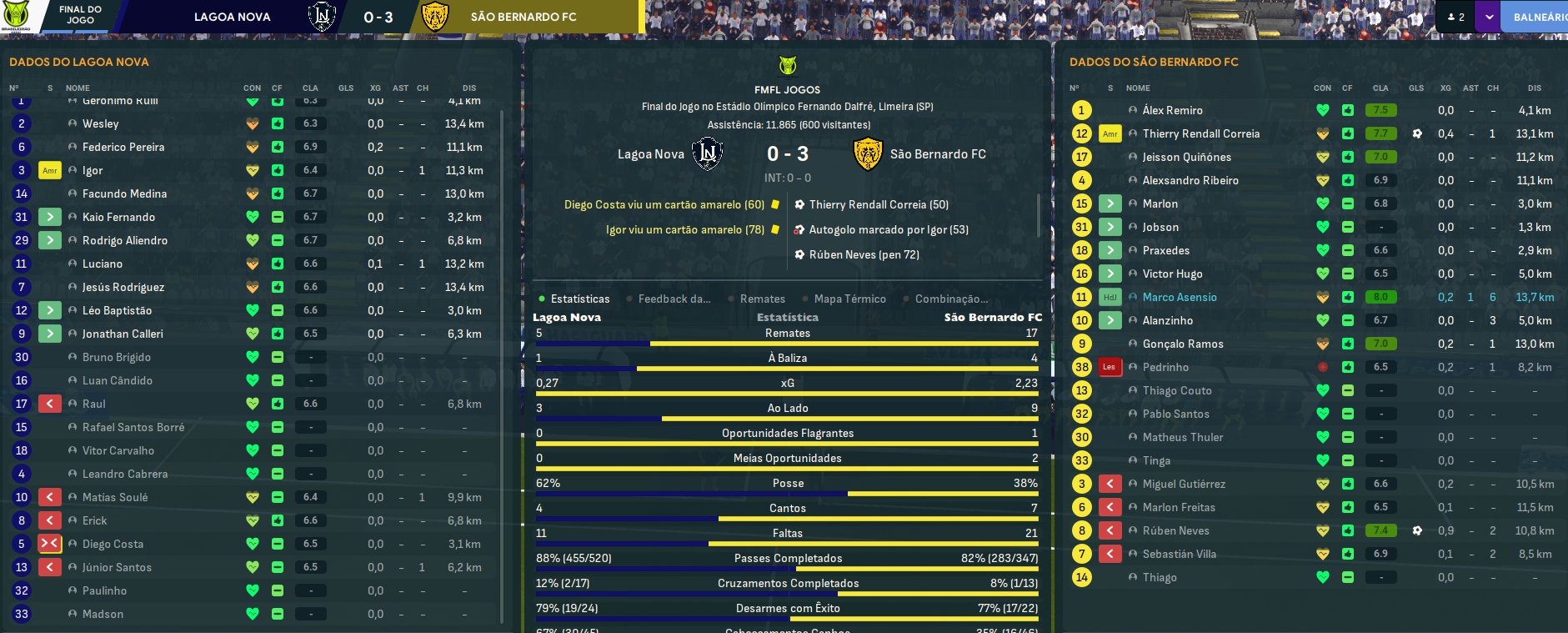This screenshot has height=633, width=1568.
Task: Switch to the Final do Jogo tab
Action: (x=80, y=15)
